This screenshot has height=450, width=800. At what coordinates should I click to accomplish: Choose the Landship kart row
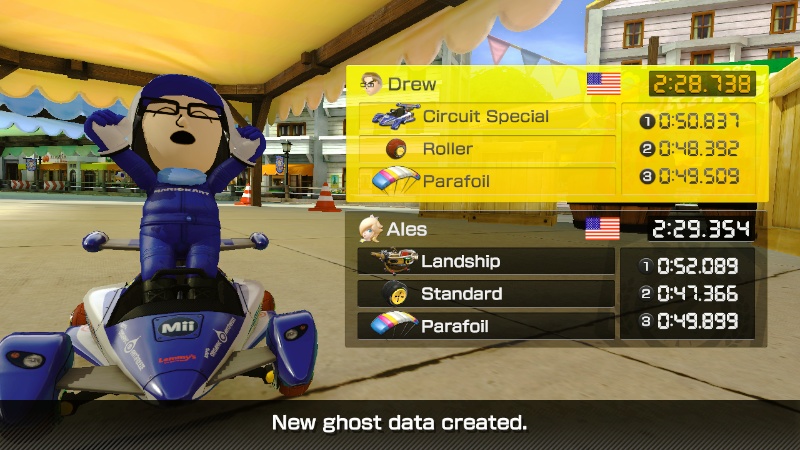[486, 261]
